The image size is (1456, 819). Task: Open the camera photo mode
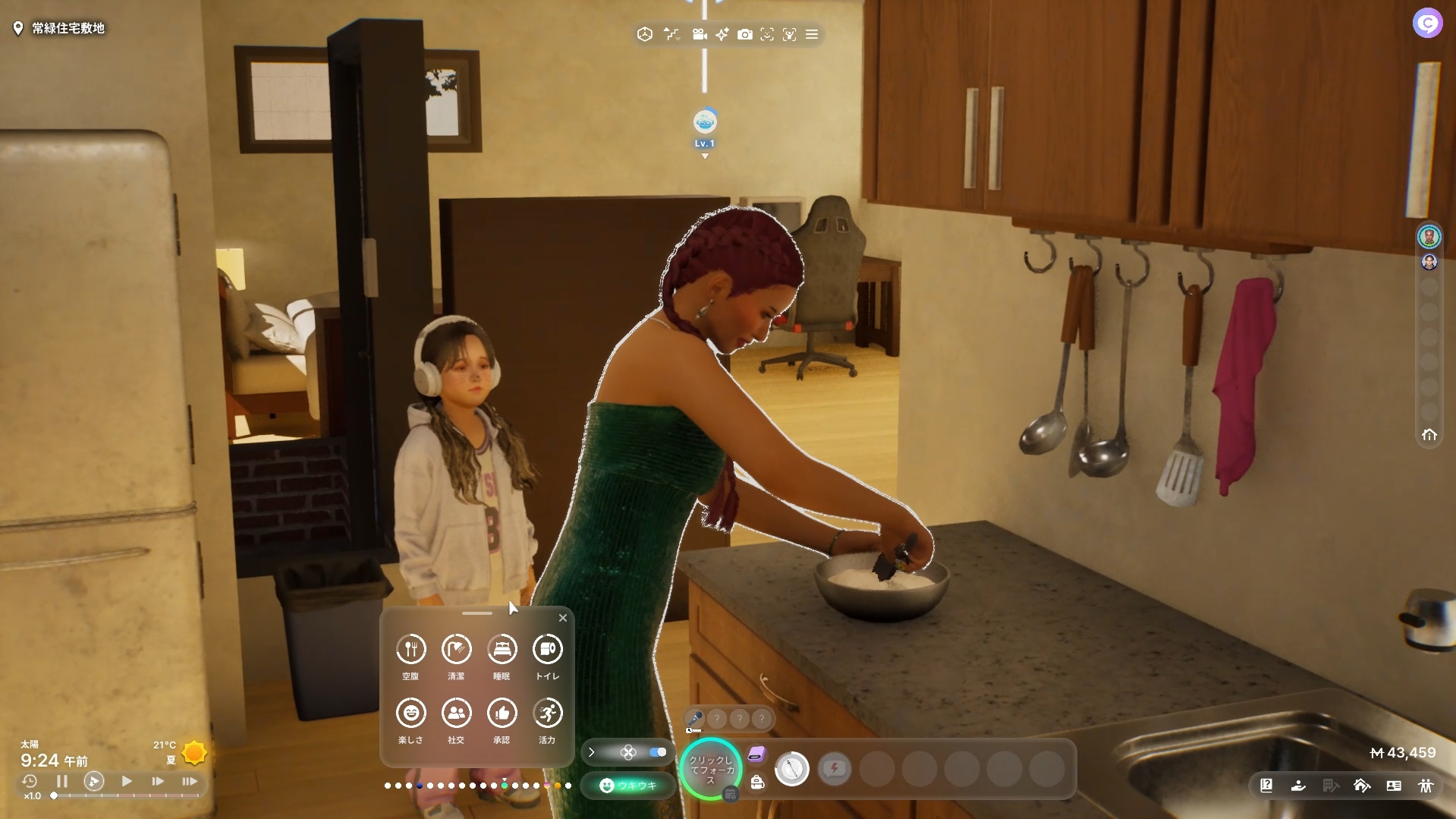pos(745,34)
